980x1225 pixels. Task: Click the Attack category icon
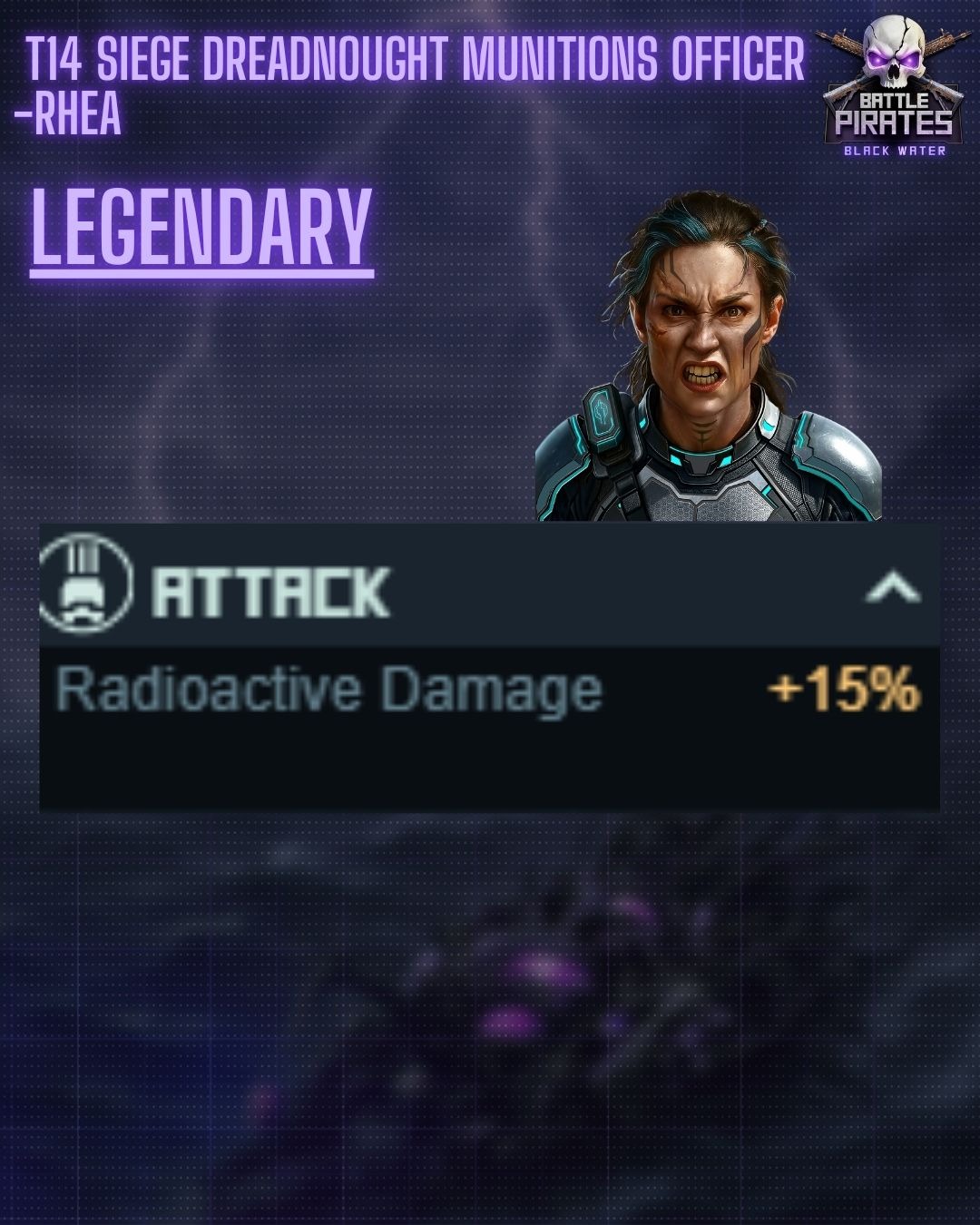[85, 585]
